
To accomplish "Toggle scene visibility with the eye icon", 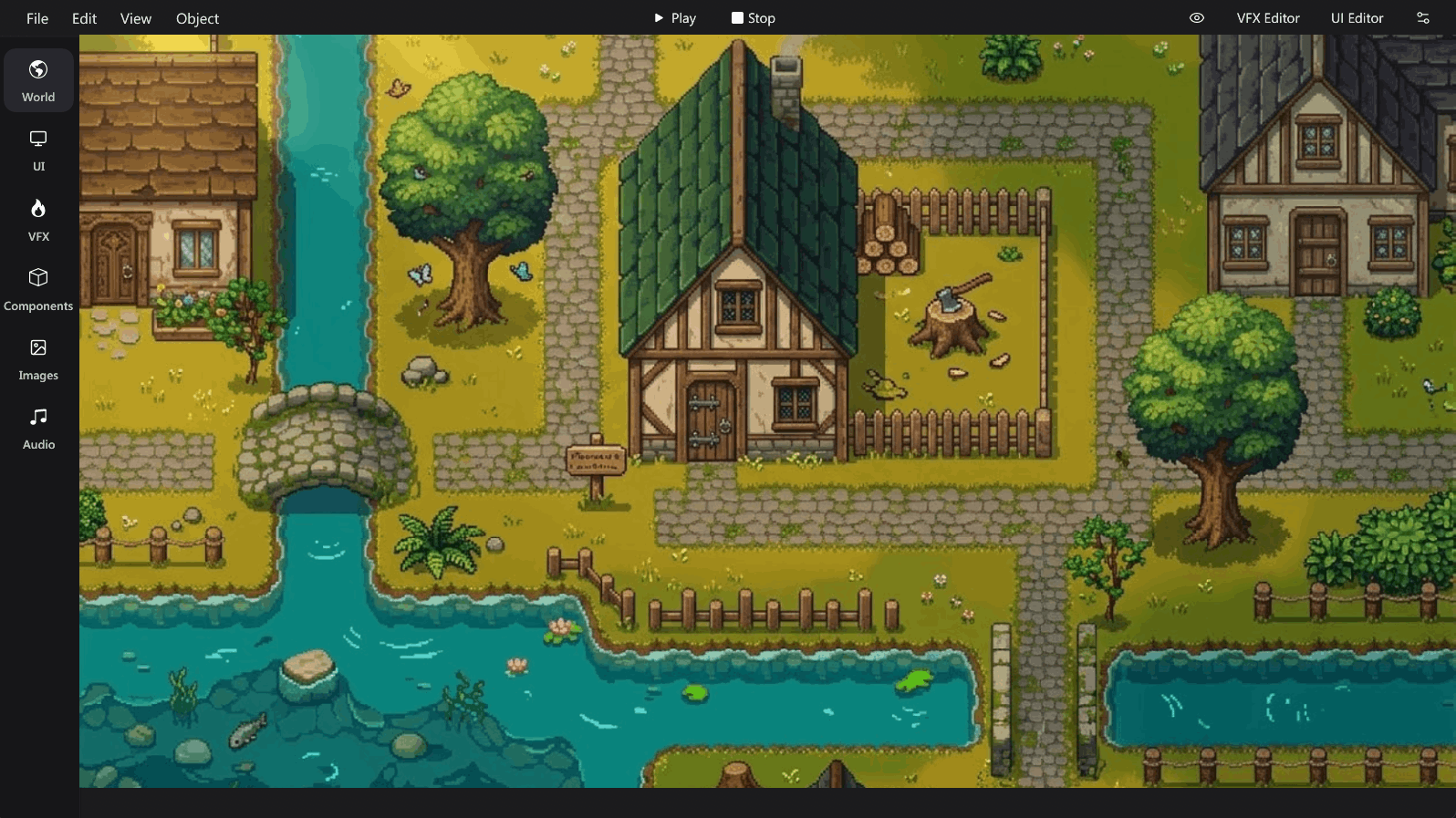I will click(x=1198, y=17).
